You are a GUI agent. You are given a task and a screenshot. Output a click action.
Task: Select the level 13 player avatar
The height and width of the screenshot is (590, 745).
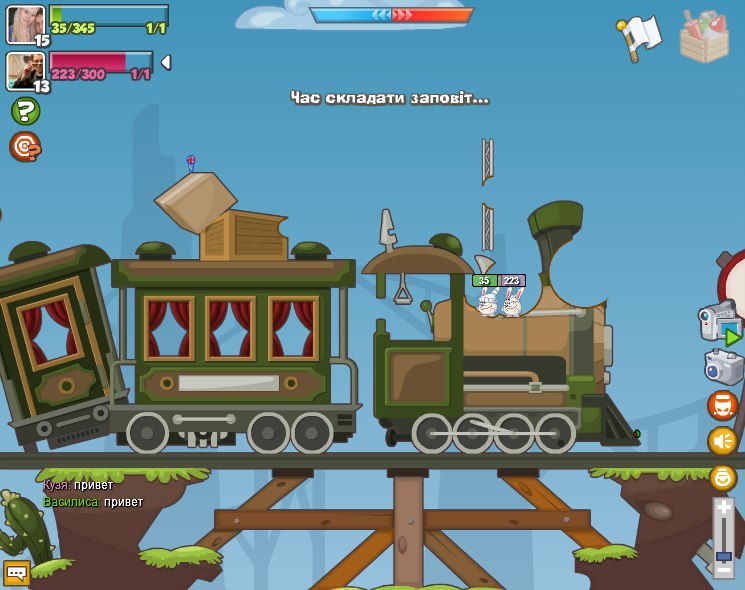point(24,70)
